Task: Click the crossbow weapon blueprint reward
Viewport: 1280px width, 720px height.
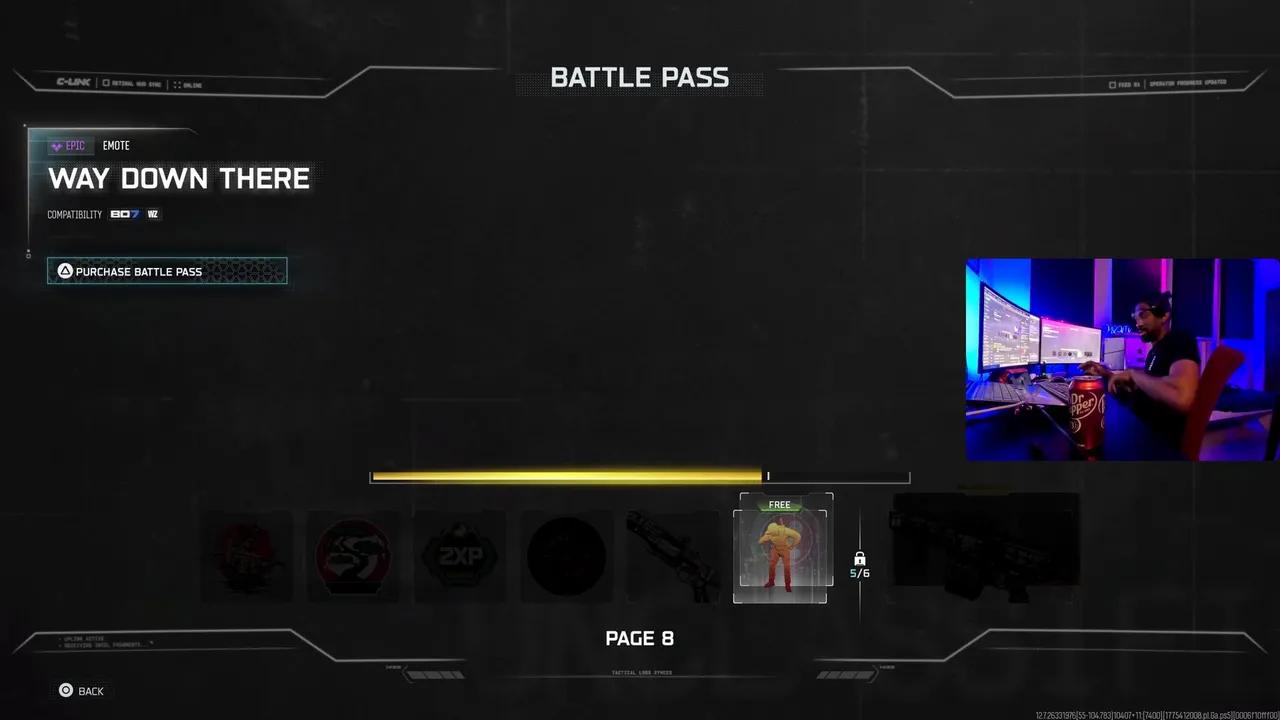Action: point(673,552)
